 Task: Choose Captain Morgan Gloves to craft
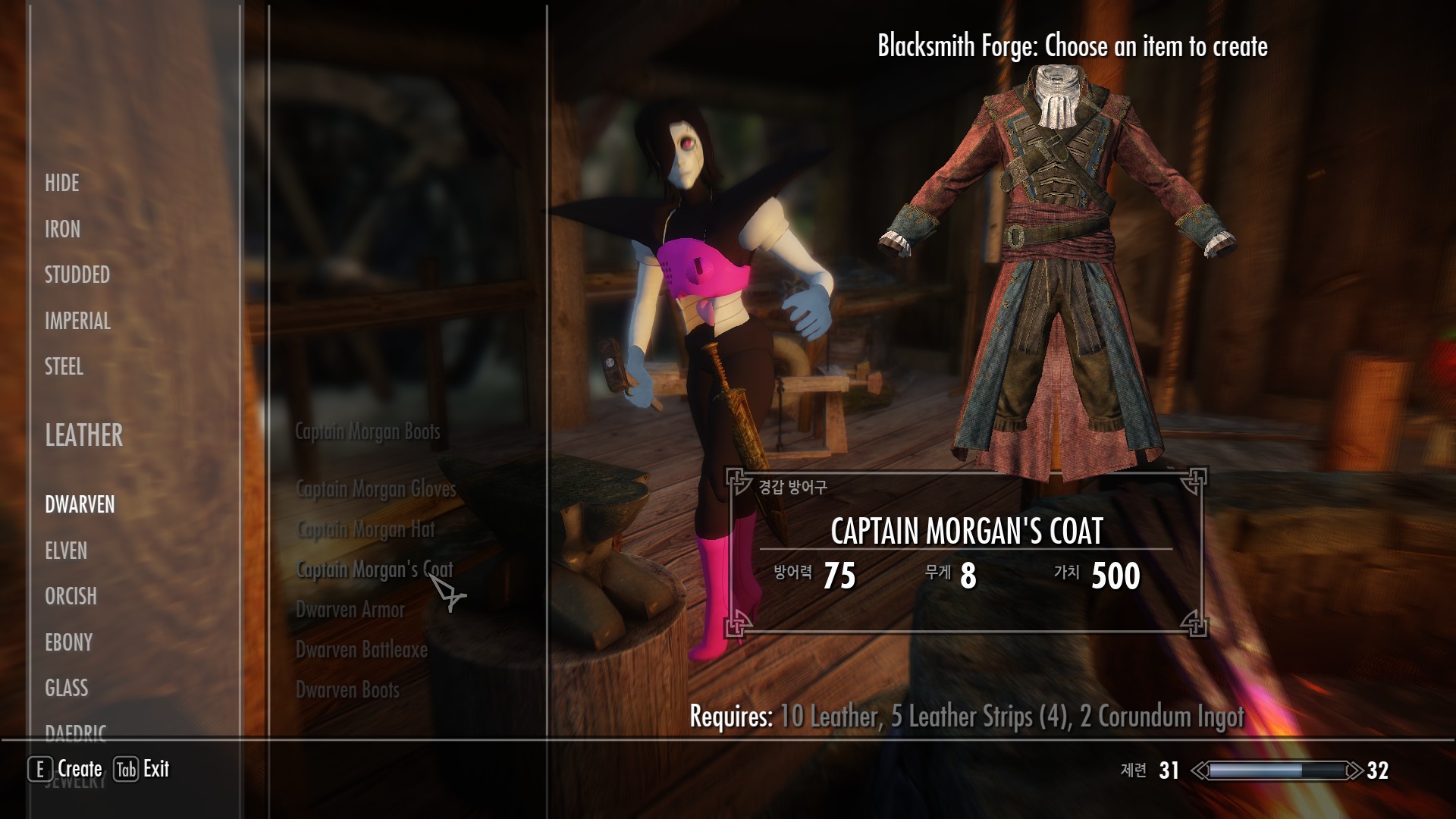pyautogui.click(x=375, y=489)
